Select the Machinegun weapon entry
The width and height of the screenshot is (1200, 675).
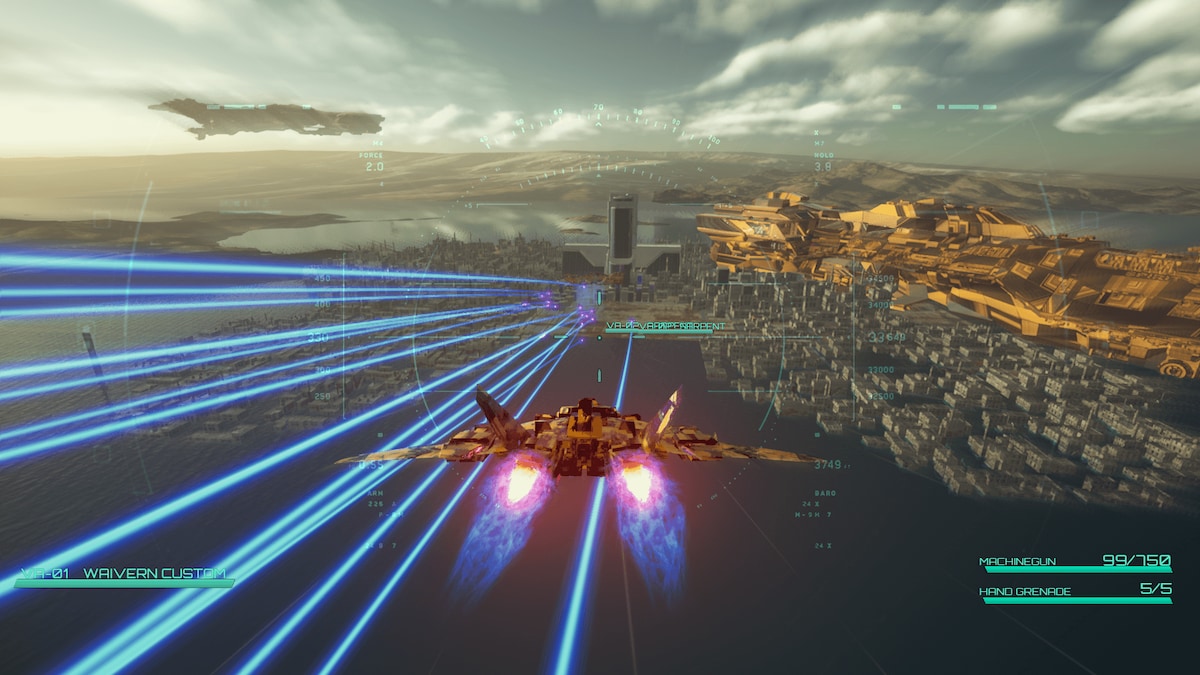1073,563
